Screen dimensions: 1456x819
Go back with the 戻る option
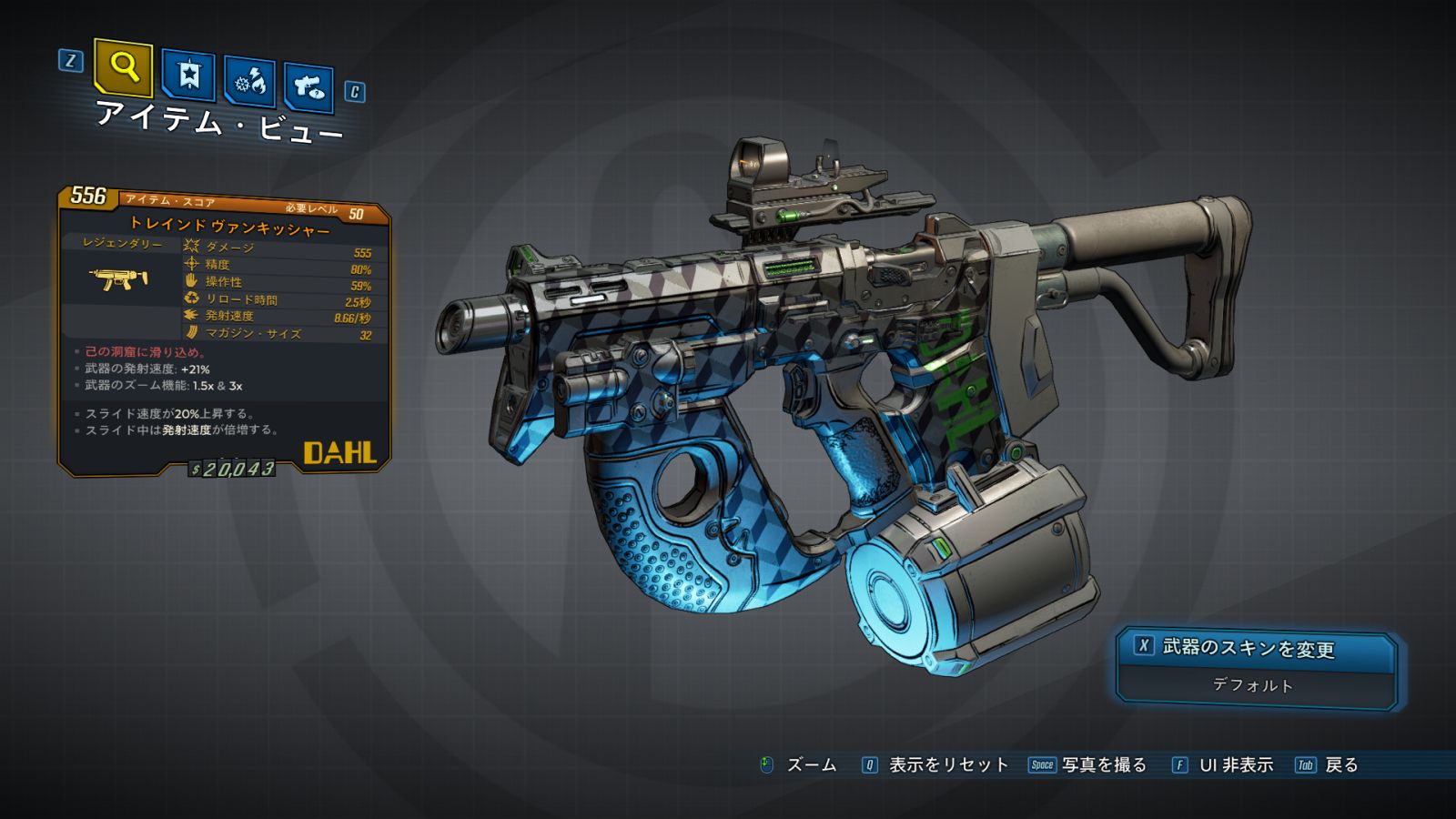[1340, 765]
